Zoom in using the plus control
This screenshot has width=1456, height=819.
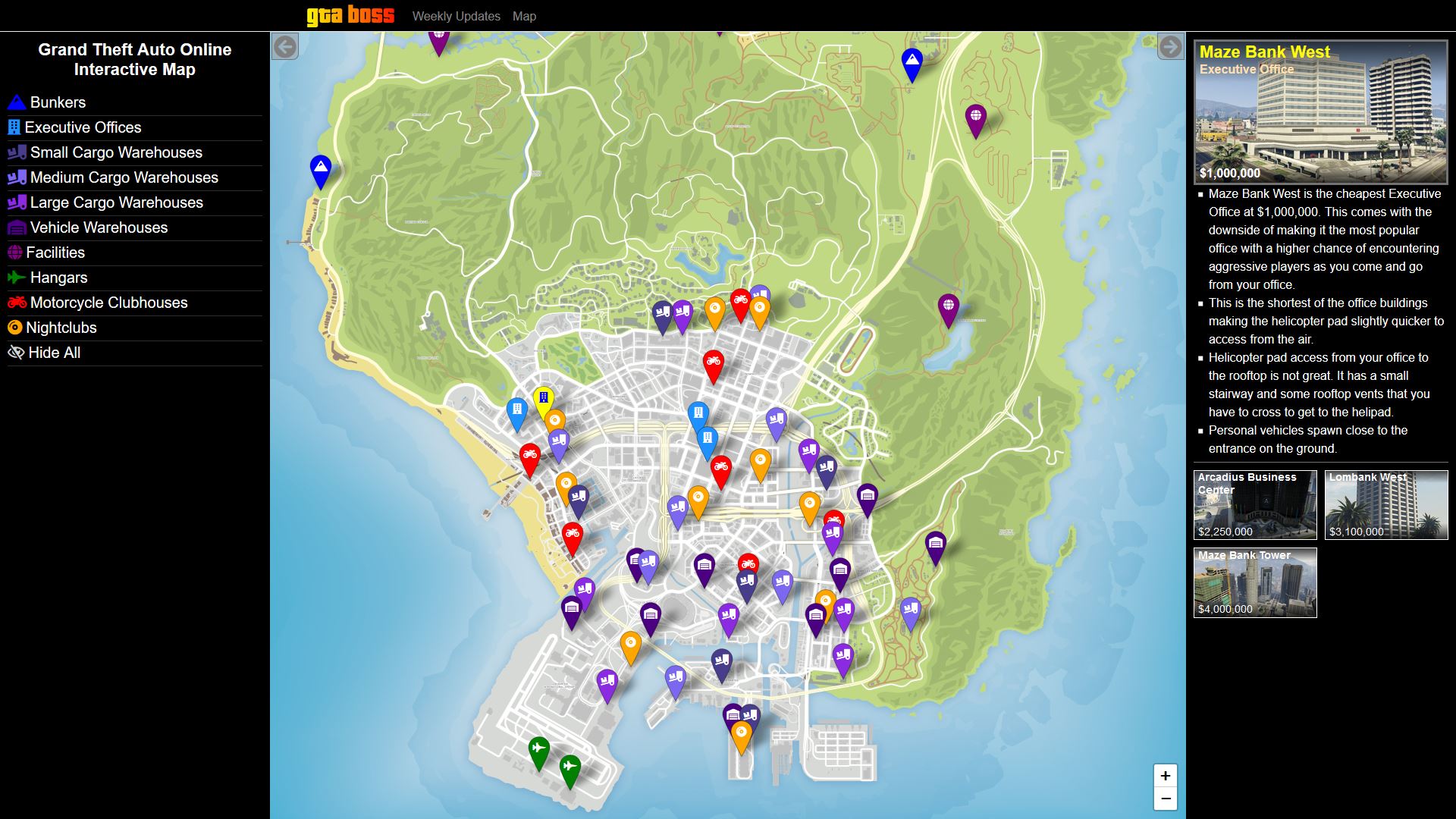(1165, 775)
